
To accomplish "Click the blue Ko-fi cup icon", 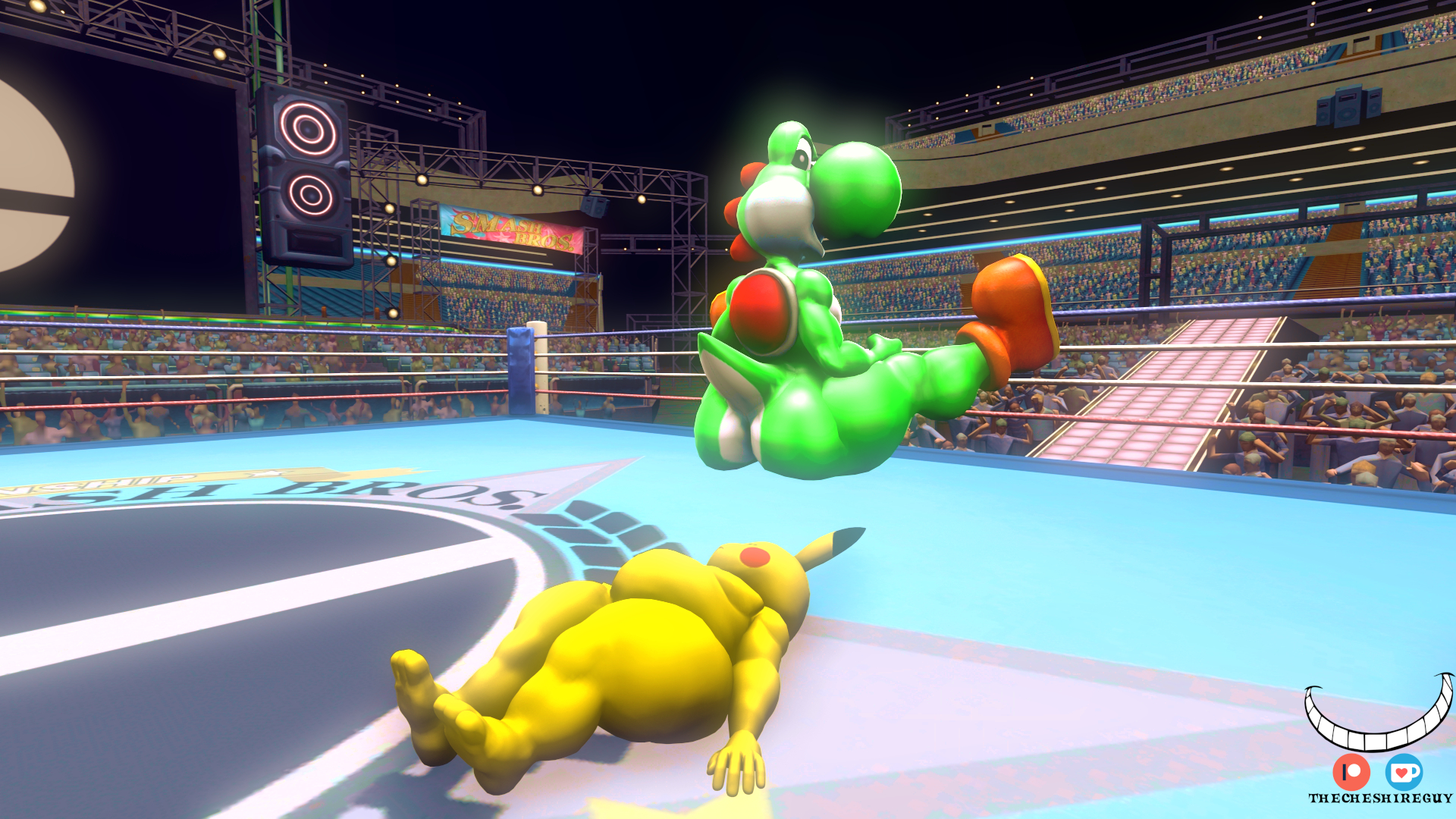I will [x=1404, y=772].
